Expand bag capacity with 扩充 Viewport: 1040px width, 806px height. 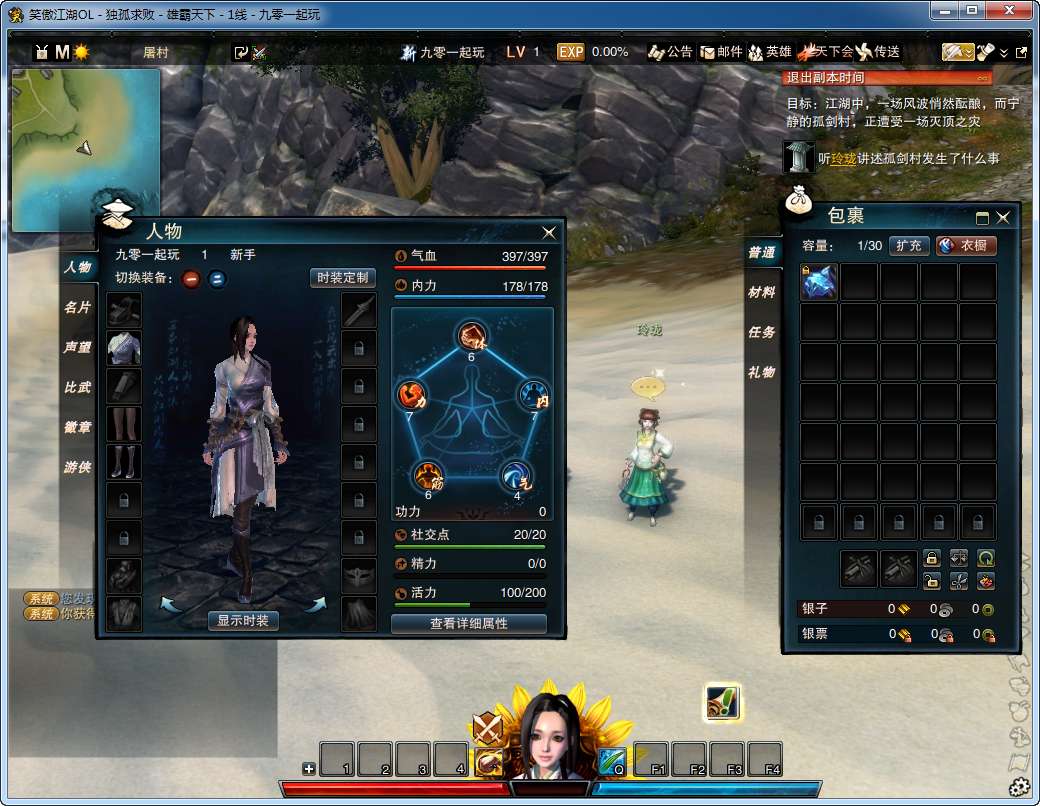tap(909, 245)
